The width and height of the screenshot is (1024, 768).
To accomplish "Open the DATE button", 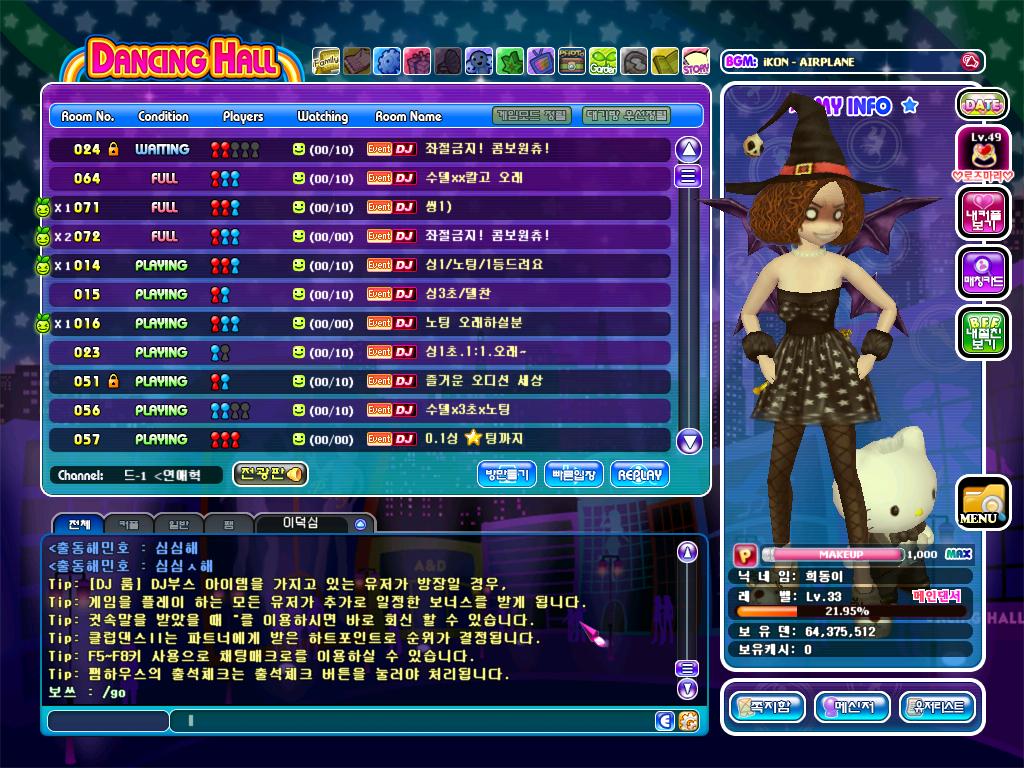I will point(982,104).
